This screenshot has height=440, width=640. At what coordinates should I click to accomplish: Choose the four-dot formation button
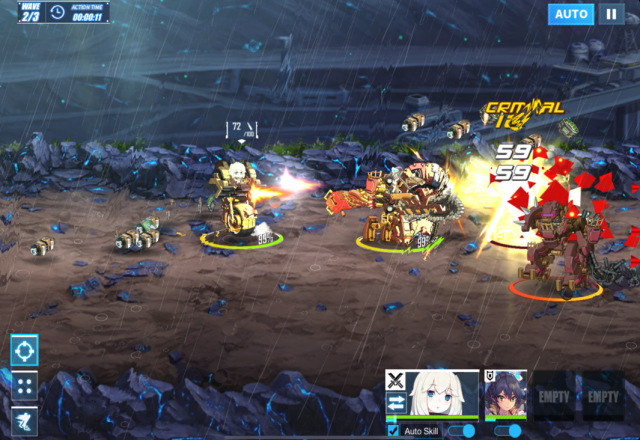[x=25, y=385]
